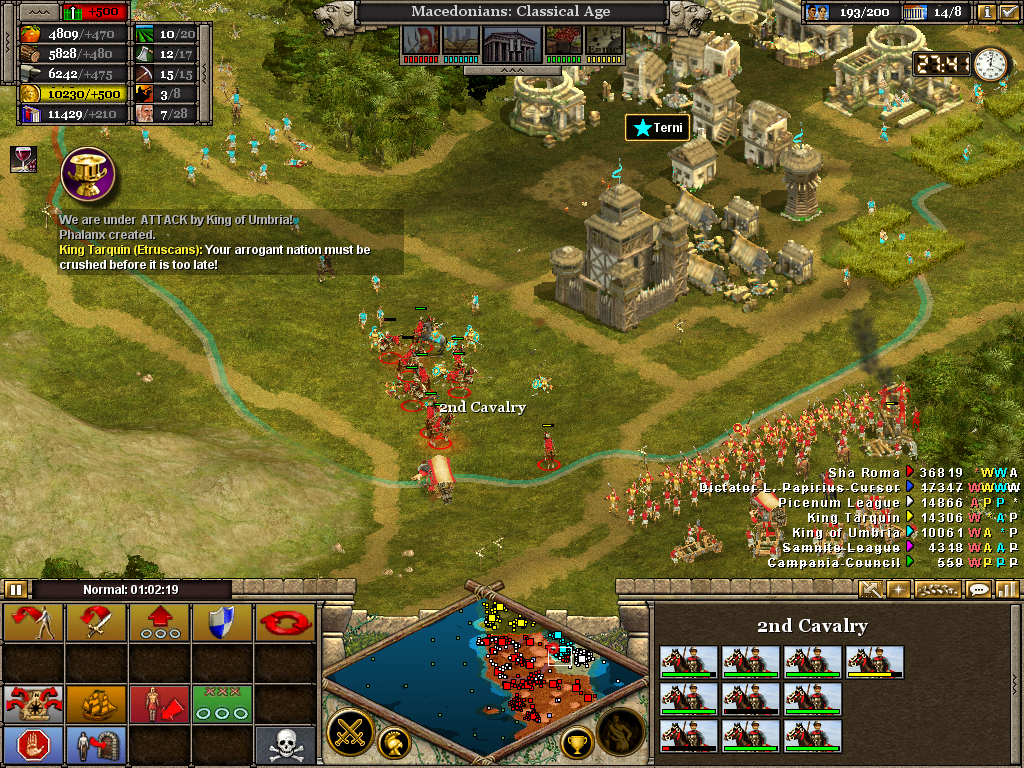Select the golden sailing ship command
The width and height of the screenshot is (1024, 768).
[96, 703]
